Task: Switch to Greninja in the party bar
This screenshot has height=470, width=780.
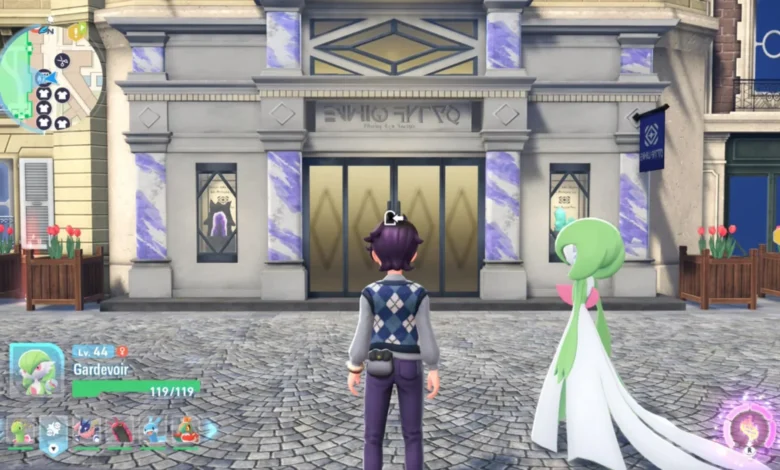Action: coord(87,432)
